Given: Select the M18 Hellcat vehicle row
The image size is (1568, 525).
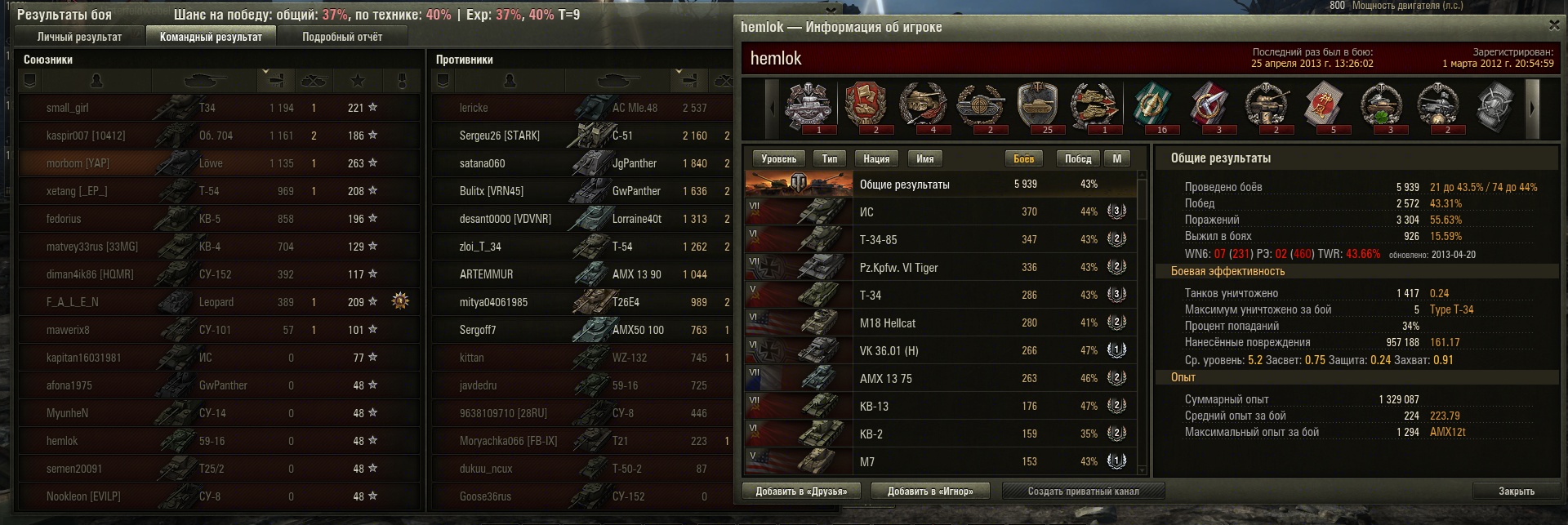Looking at the screenshot, I should pos(939,323).
